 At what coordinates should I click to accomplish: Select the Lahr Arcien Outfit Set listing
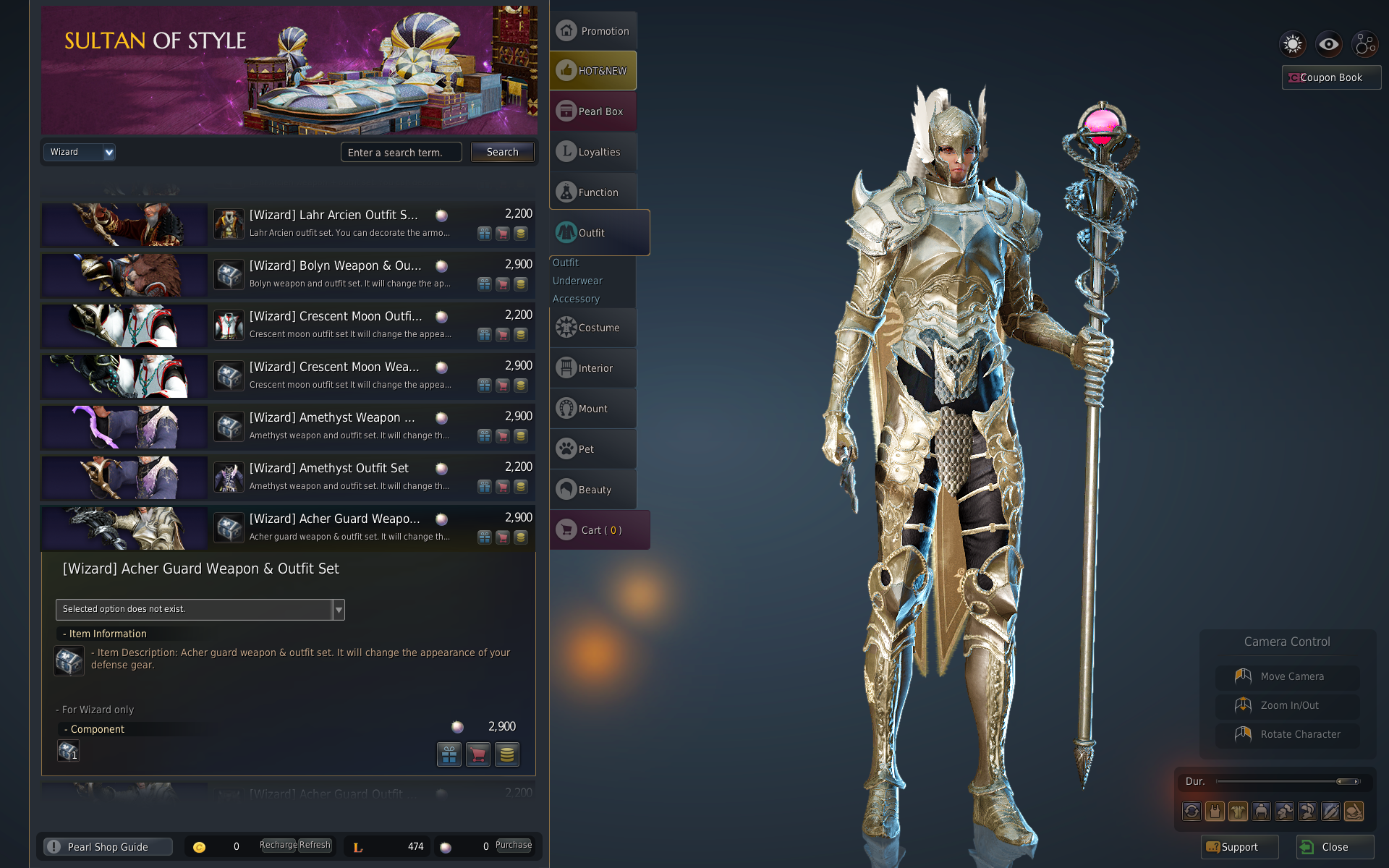click(333, 216)
